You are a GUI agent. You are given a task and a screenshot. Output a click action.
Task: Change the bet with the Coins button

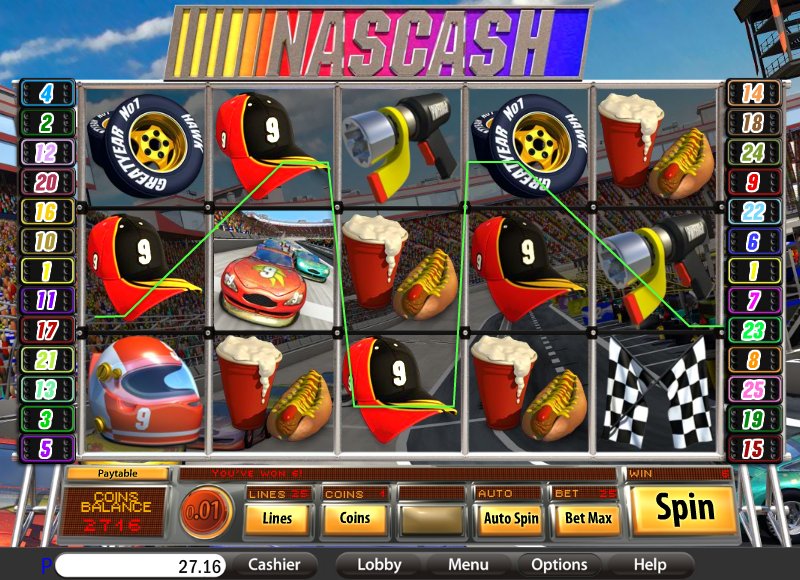(x=354, y=518)
